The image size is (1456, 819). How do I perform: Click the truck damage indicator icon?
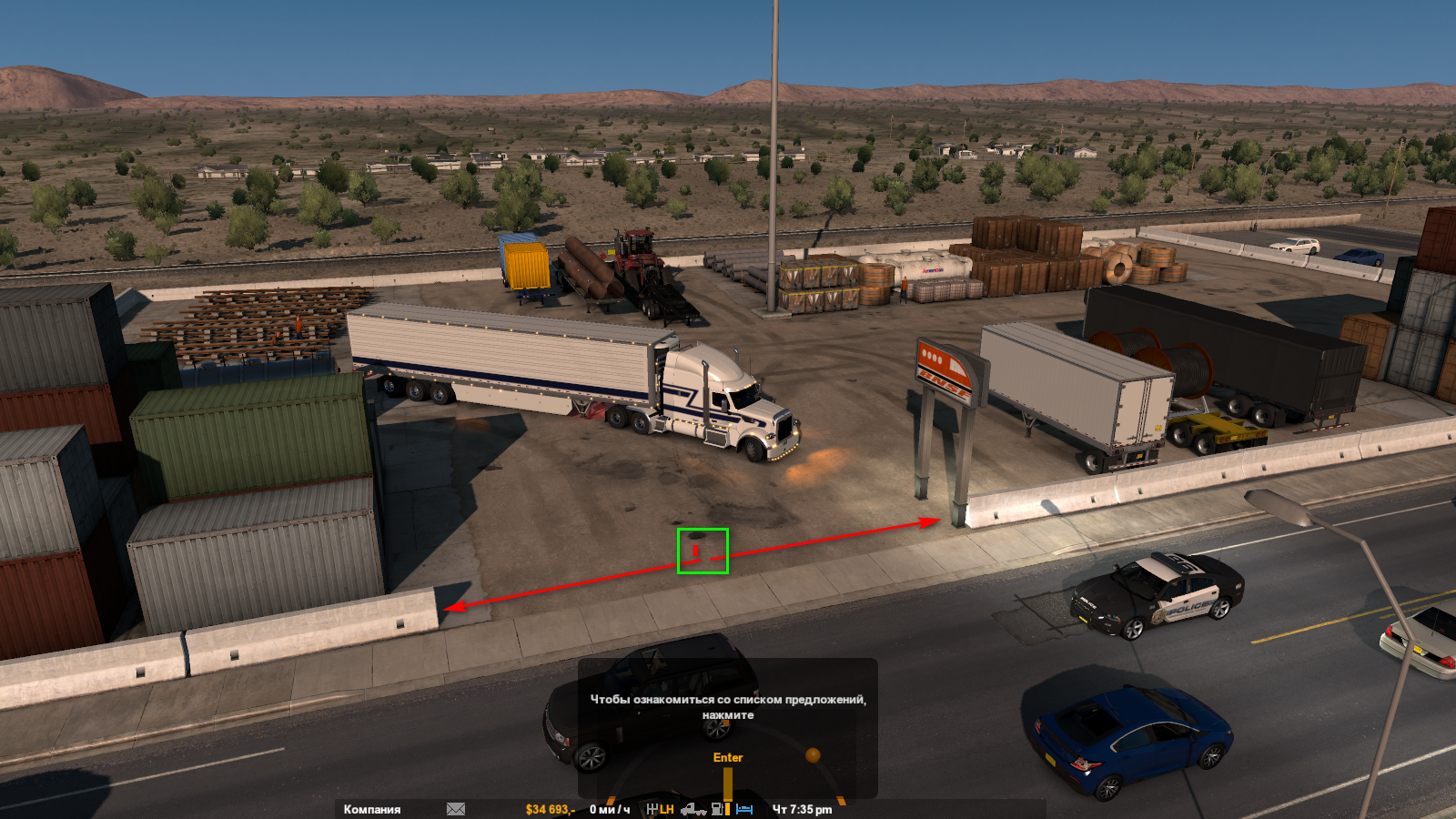tap(693, 809)
